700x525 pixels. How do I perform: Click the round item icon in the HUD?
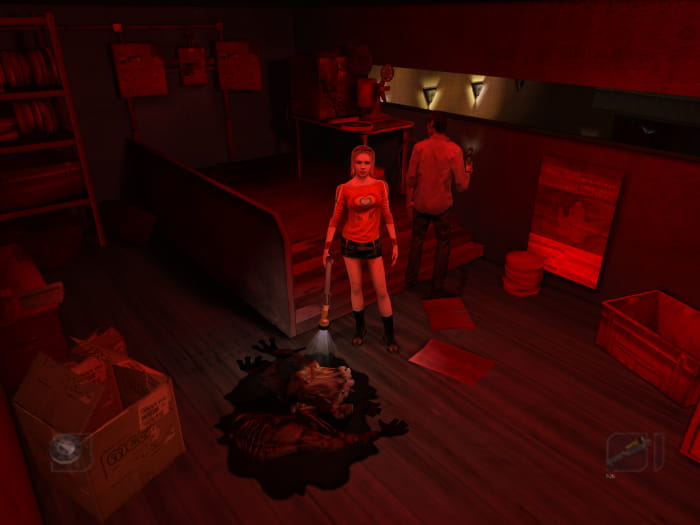click(68, 450)
